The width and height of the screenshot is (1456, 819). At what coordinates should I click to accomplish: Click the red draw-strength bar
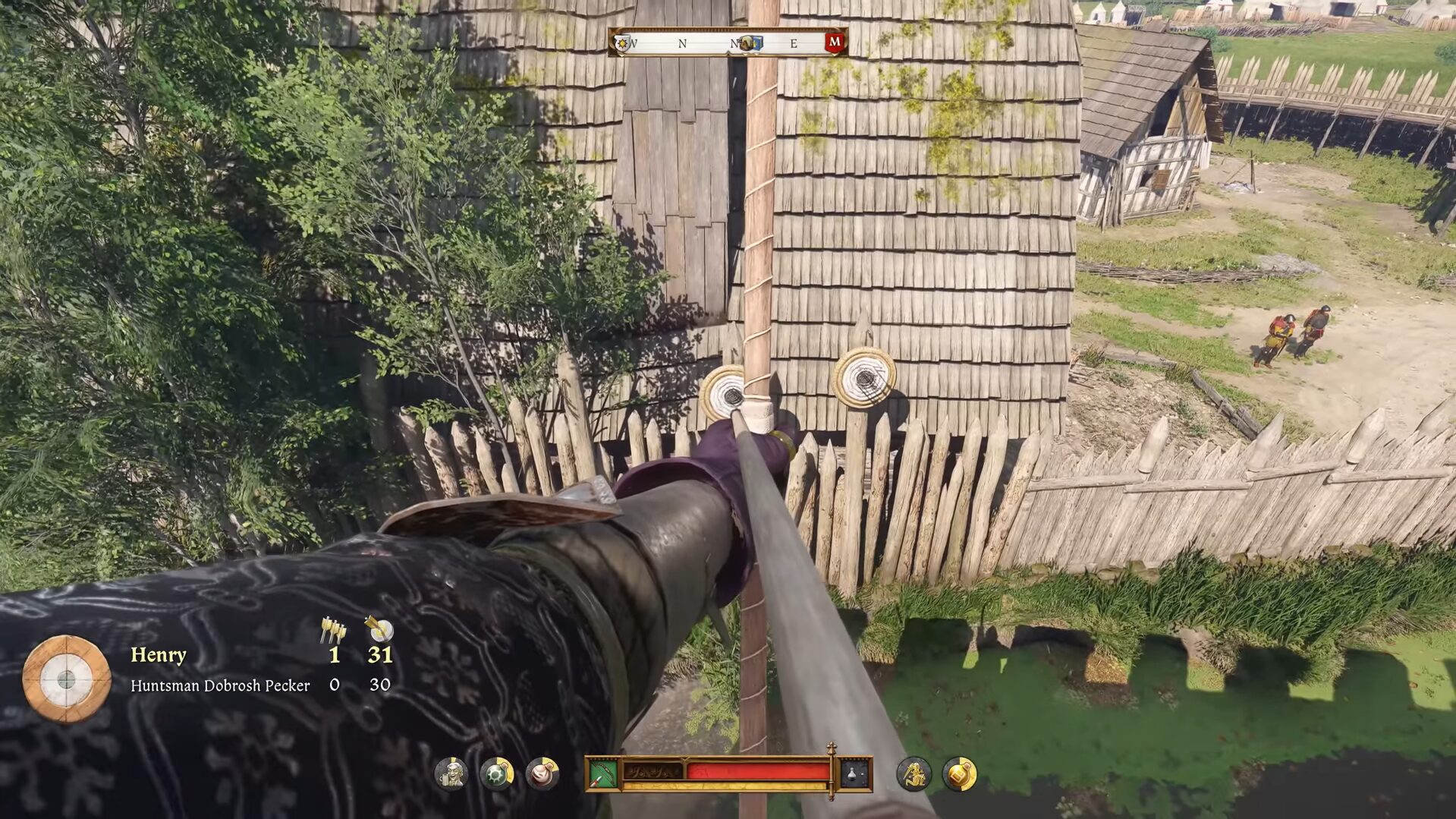tap(759, 770)
